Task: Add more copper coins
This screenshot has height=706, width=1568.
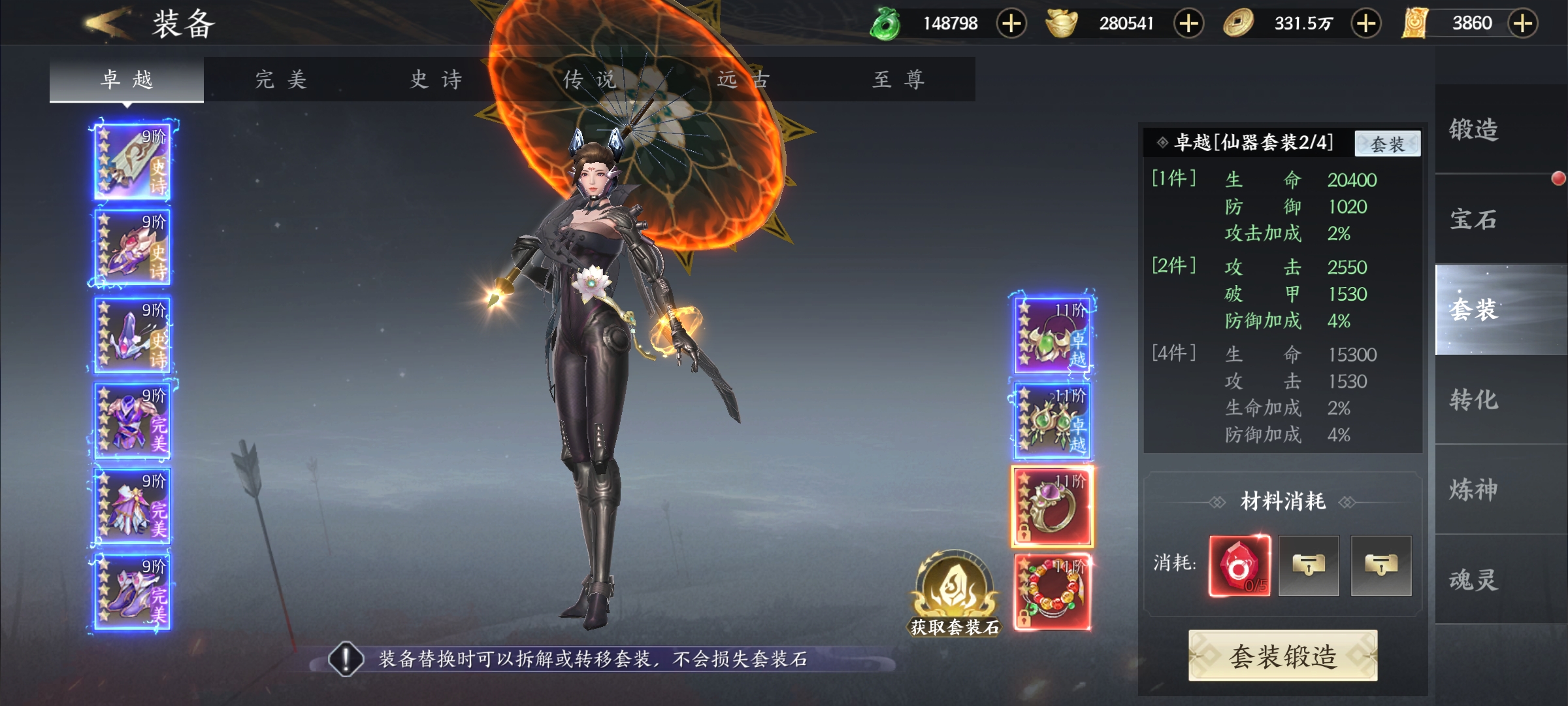Action: 1365,24
